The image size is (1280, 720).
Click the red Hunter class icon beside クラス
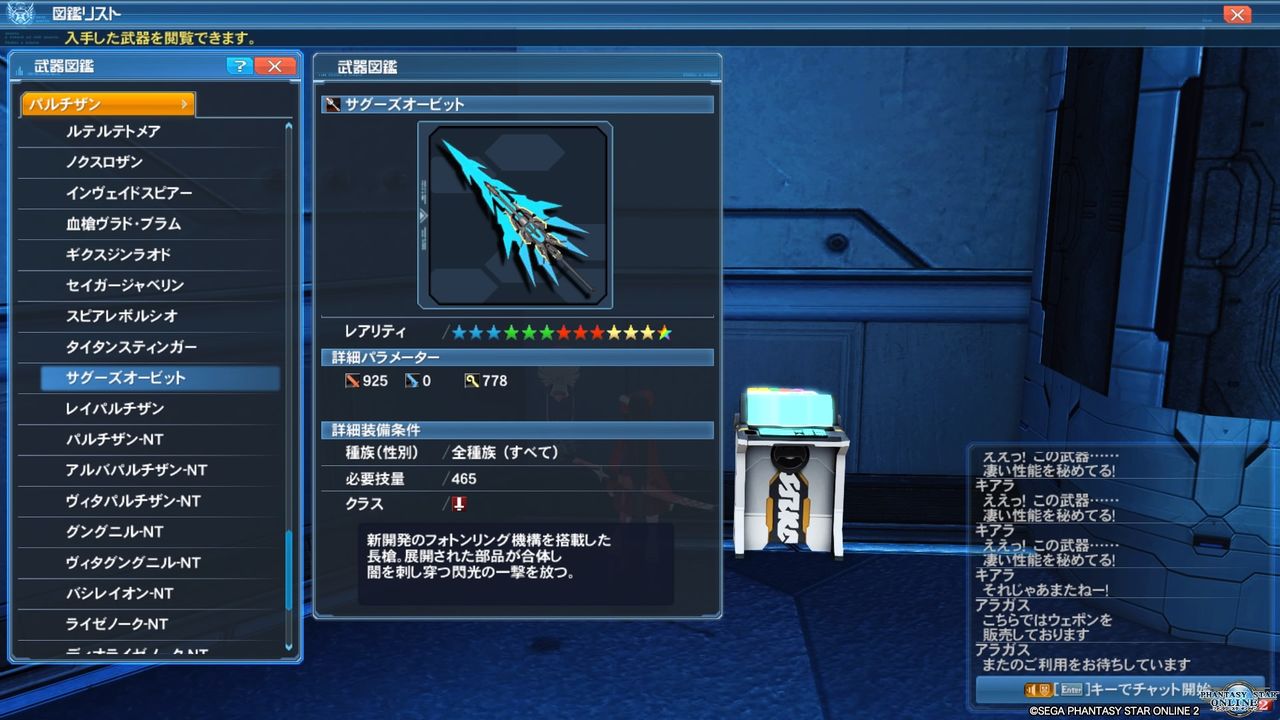click(x=458, y=505)
